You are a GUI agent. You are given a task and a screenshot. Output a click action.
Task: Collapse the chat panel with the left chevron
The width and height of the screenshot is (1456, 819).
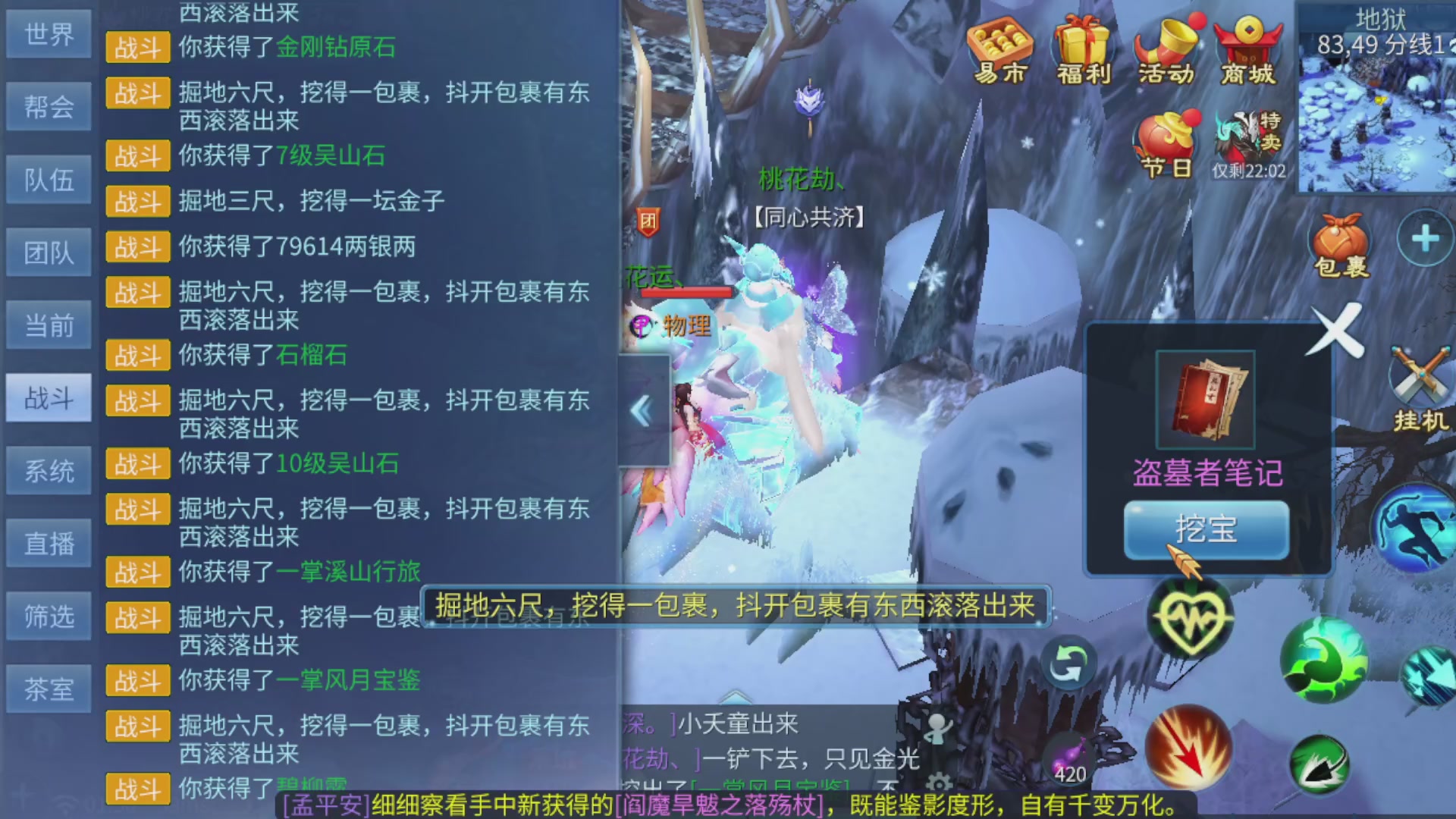click(x=639, y=409)
